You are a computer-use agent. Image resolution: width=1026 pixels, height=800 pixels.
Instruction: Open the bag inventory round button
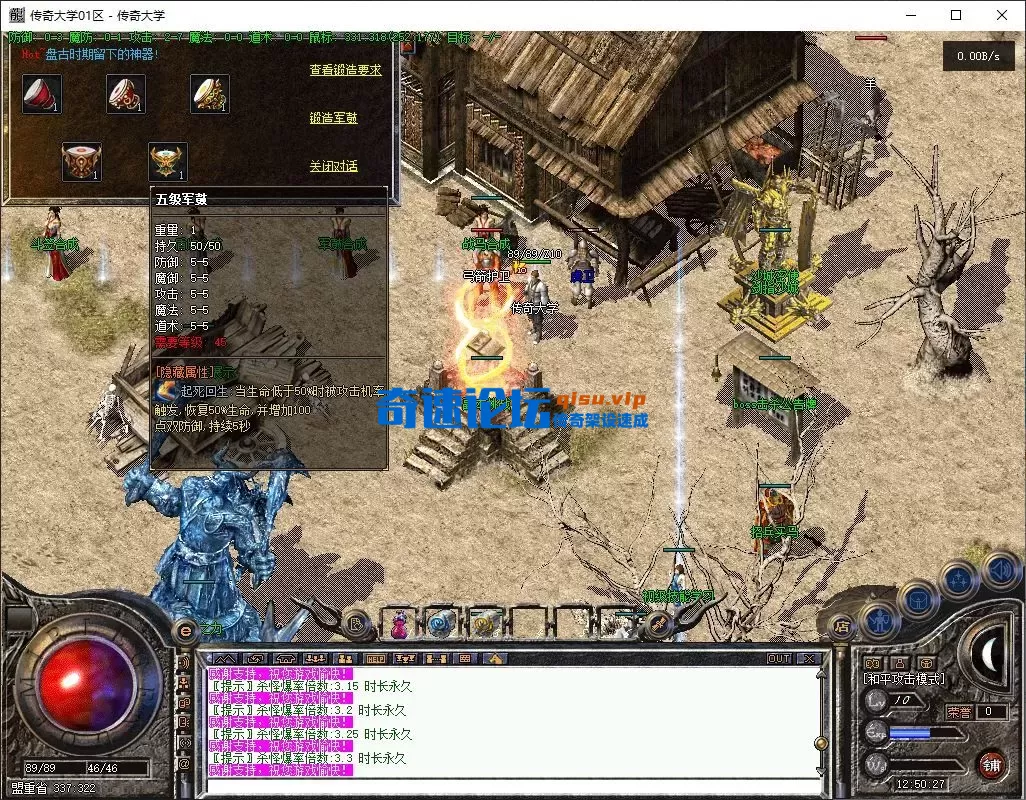pos(920,600)
